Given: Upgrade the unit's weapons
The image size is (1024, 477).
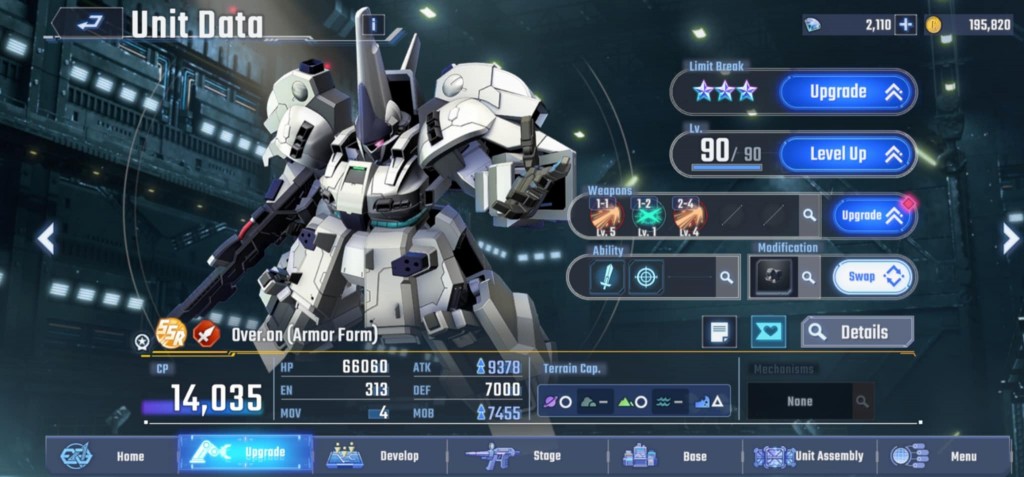Looking at the screenshot, I should click(x=868, y=215).
